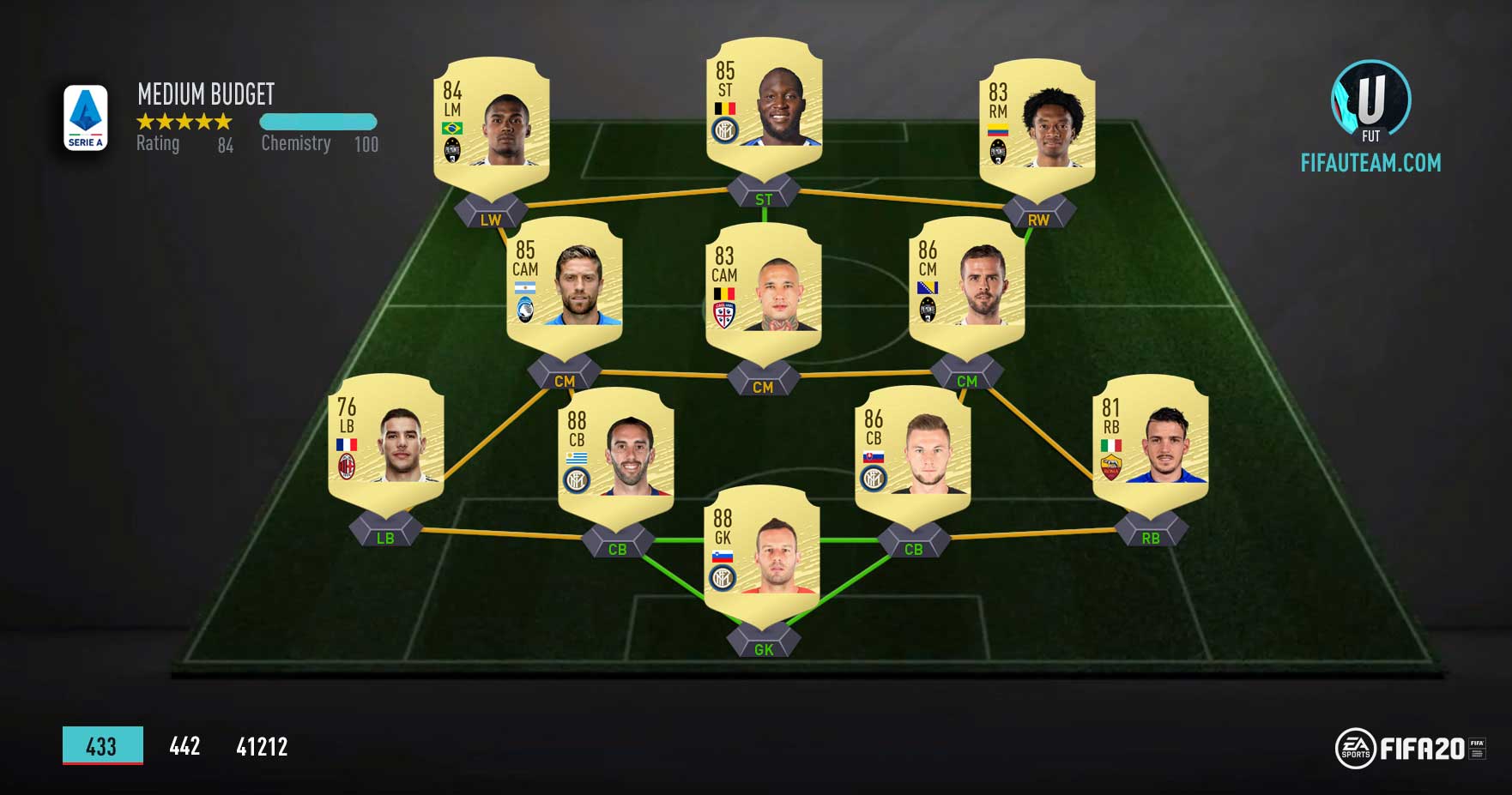Click the Chemistry 100 progress bar
The image size is (1512, 795).
point(318,123)
